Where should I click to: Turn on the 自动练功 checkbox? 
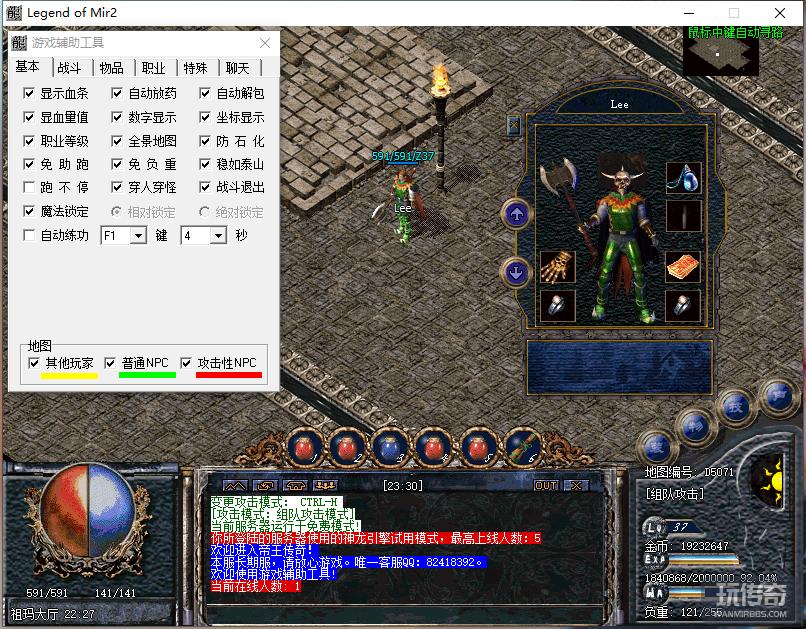(30, 236)
